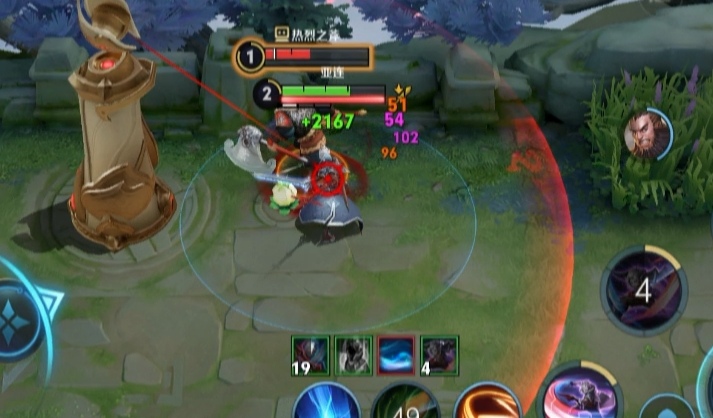Viewport: 713px width, 418px height.
Task: Select the grey silhouette status icon
Action: [353, 354]
